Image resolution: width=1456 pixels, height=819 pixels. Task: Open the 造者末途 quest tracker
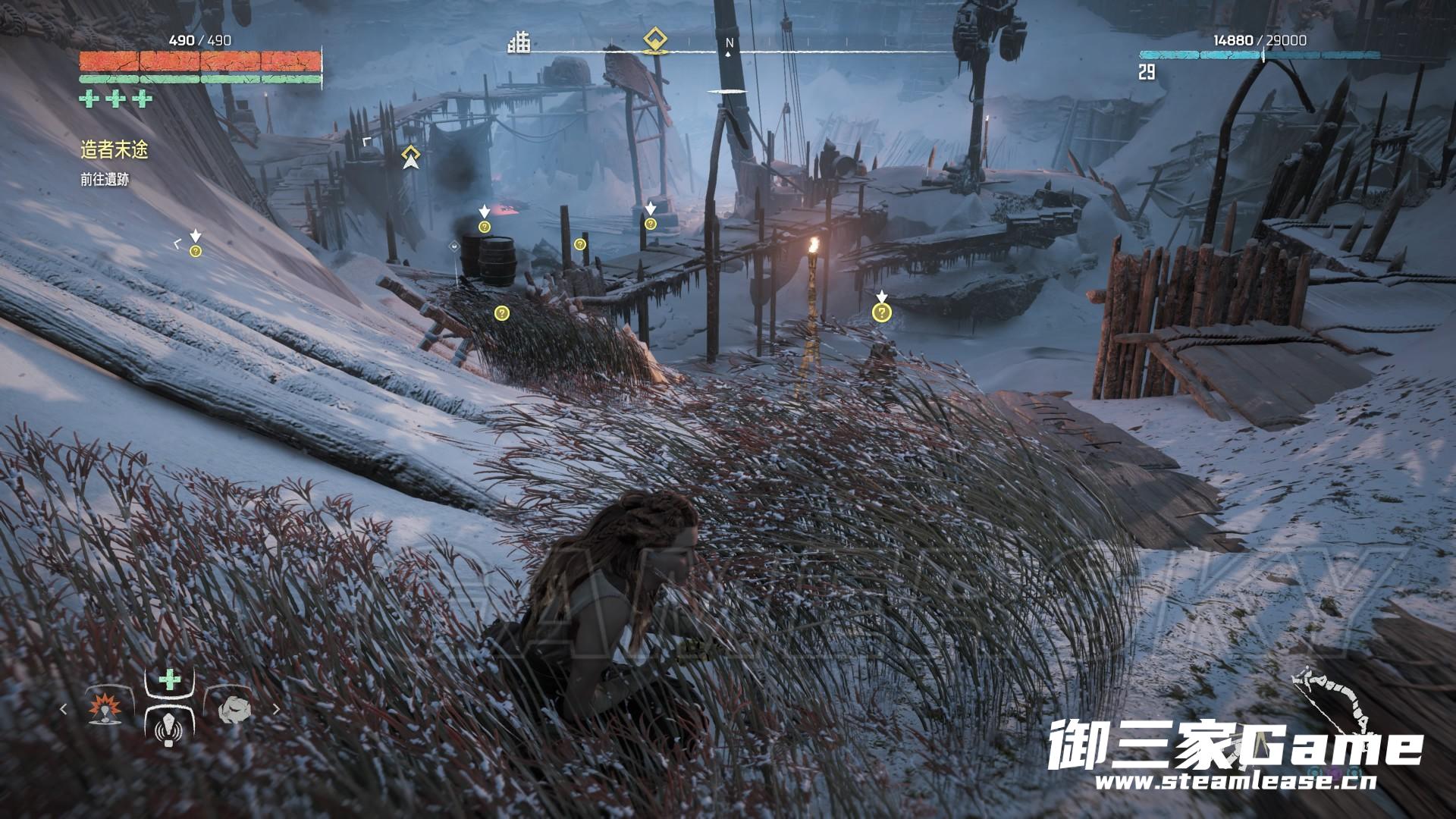115,150
